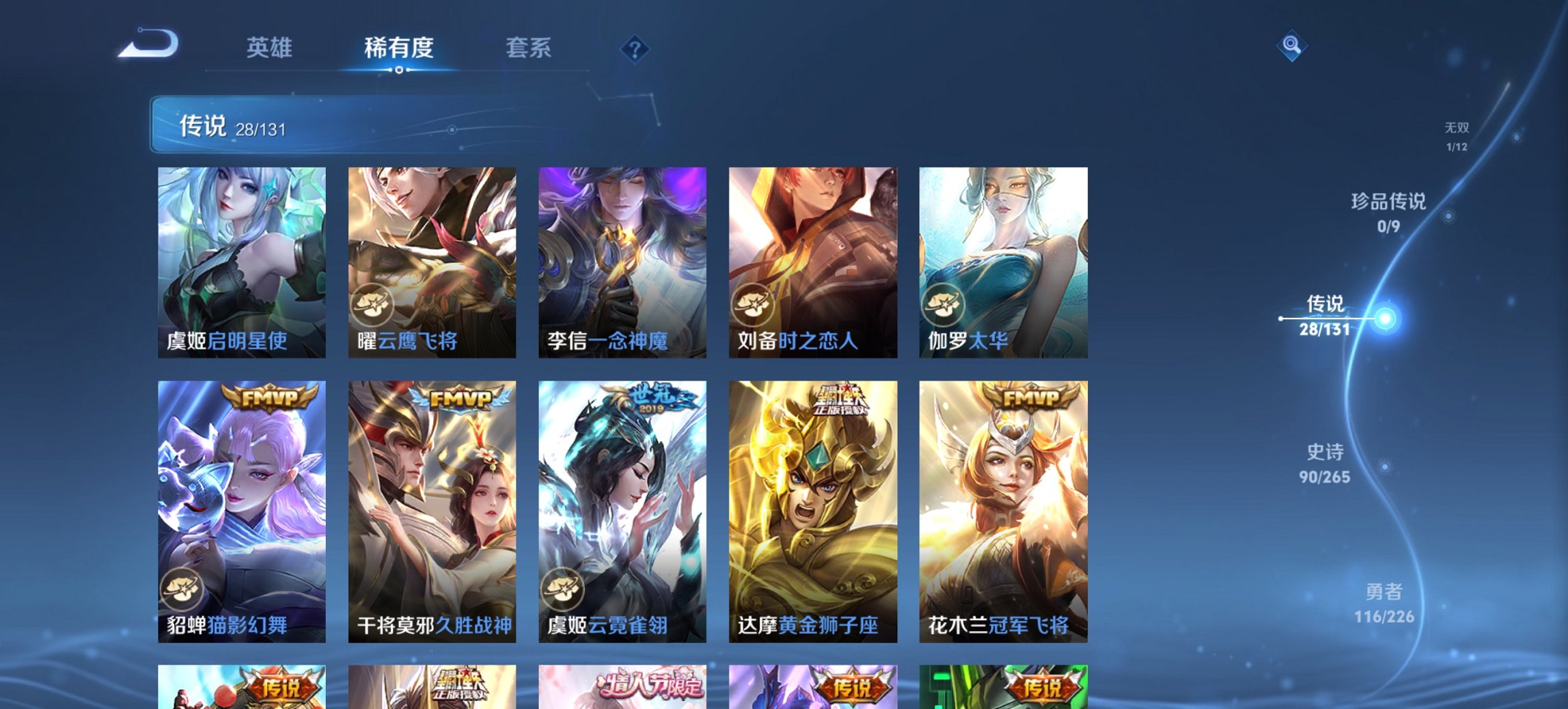
Task: Open the help question mark icon
Action: 635,49
